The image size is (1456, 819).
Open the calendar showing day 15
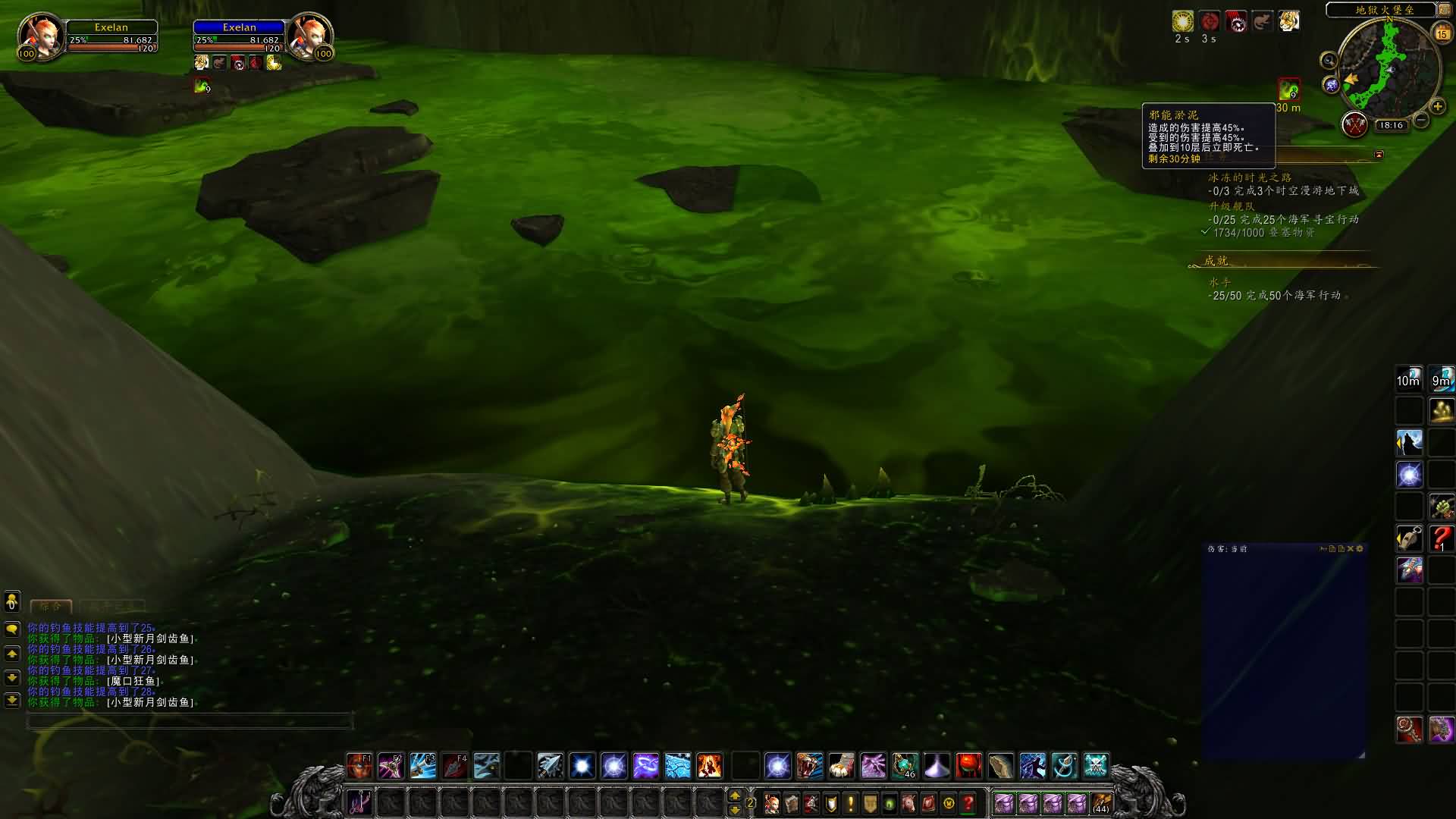[1442, 33]
